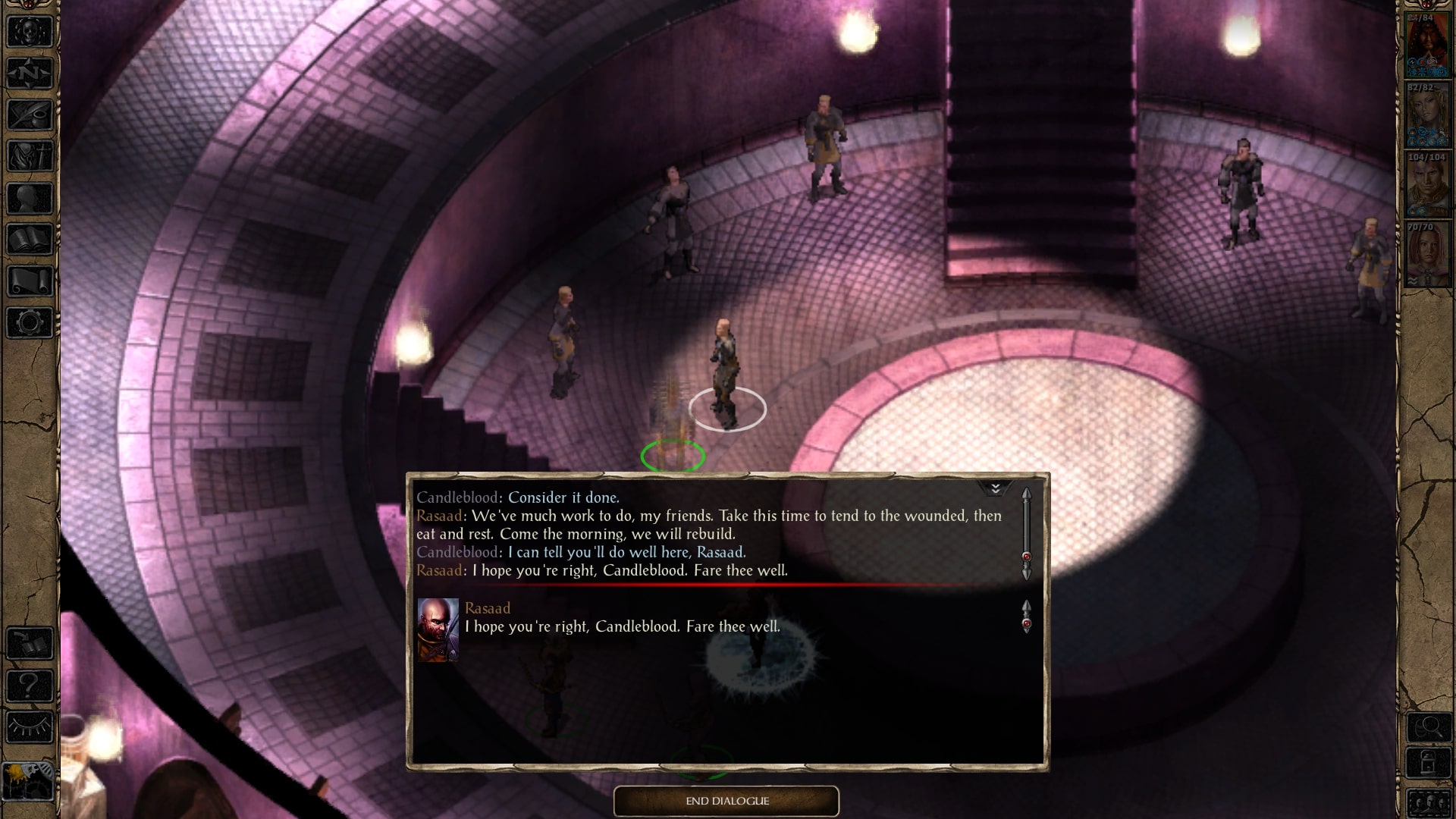1456x819 pixels.
Task: Open help with the question mark icon
Action: click(30, 686)
